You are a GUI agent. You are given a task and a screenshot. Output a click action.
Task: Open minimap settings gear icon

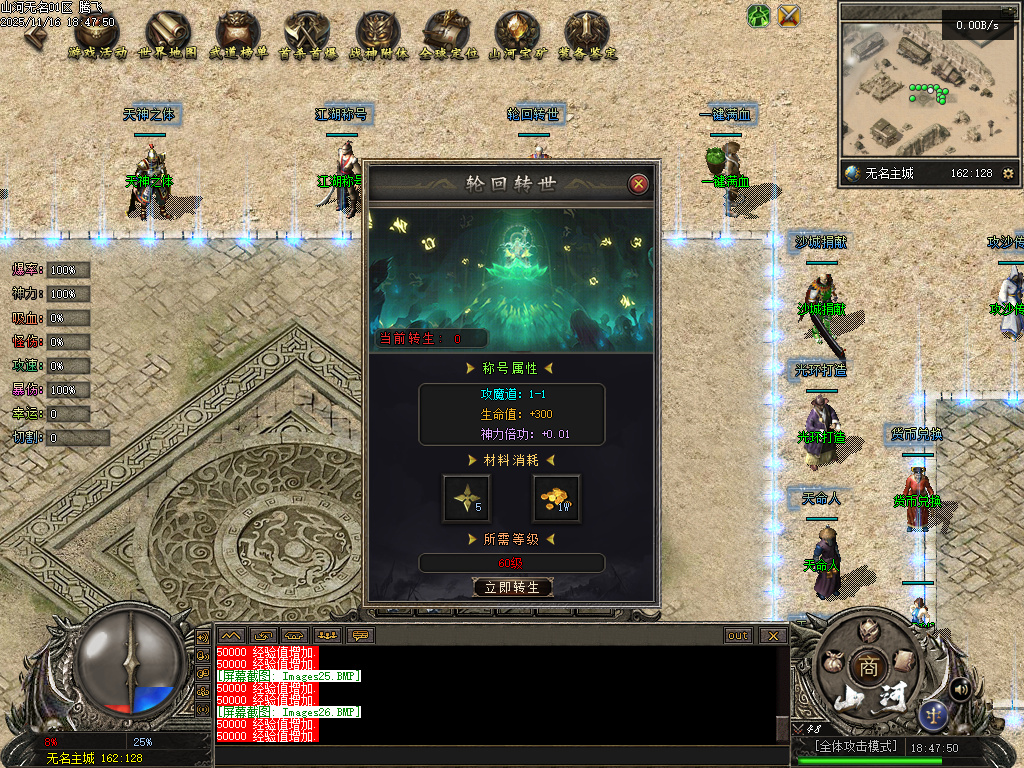pos(1007,173)
